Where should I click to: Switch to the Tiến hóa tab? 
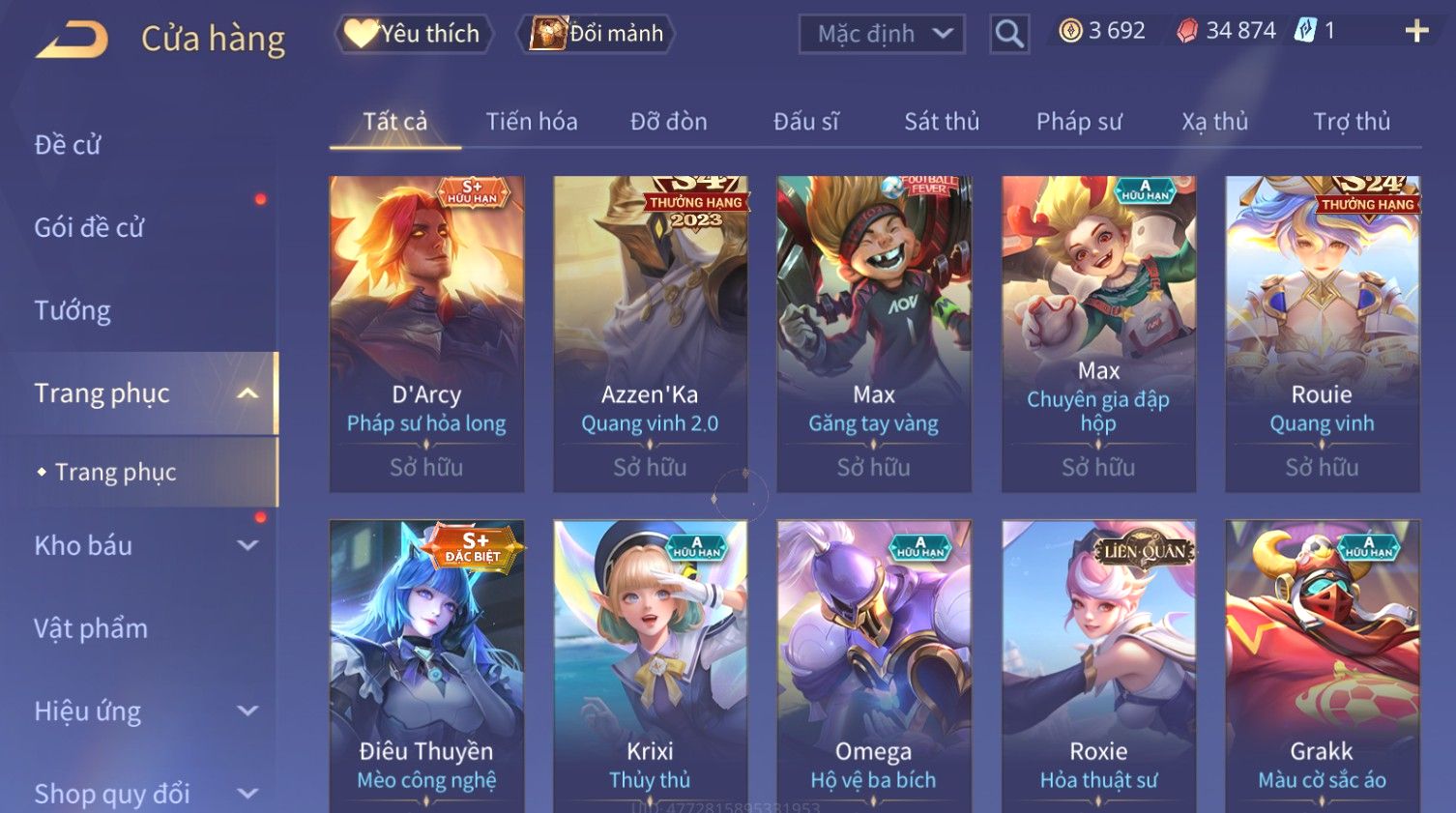(532, 122)
